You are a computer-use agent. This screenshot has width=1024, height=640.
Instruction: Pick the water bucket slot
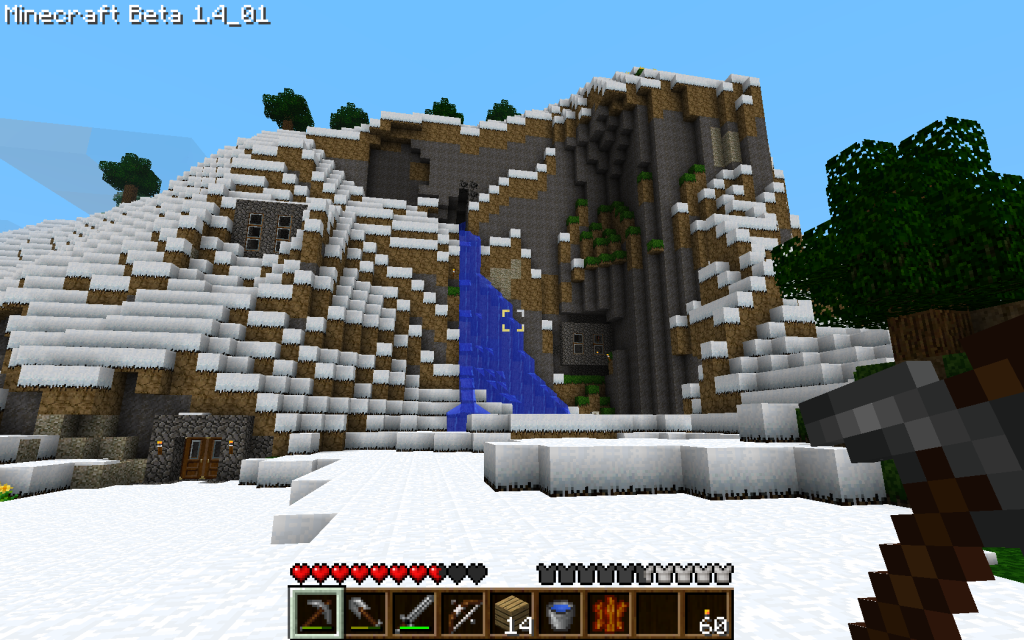[x=560, y=612]
